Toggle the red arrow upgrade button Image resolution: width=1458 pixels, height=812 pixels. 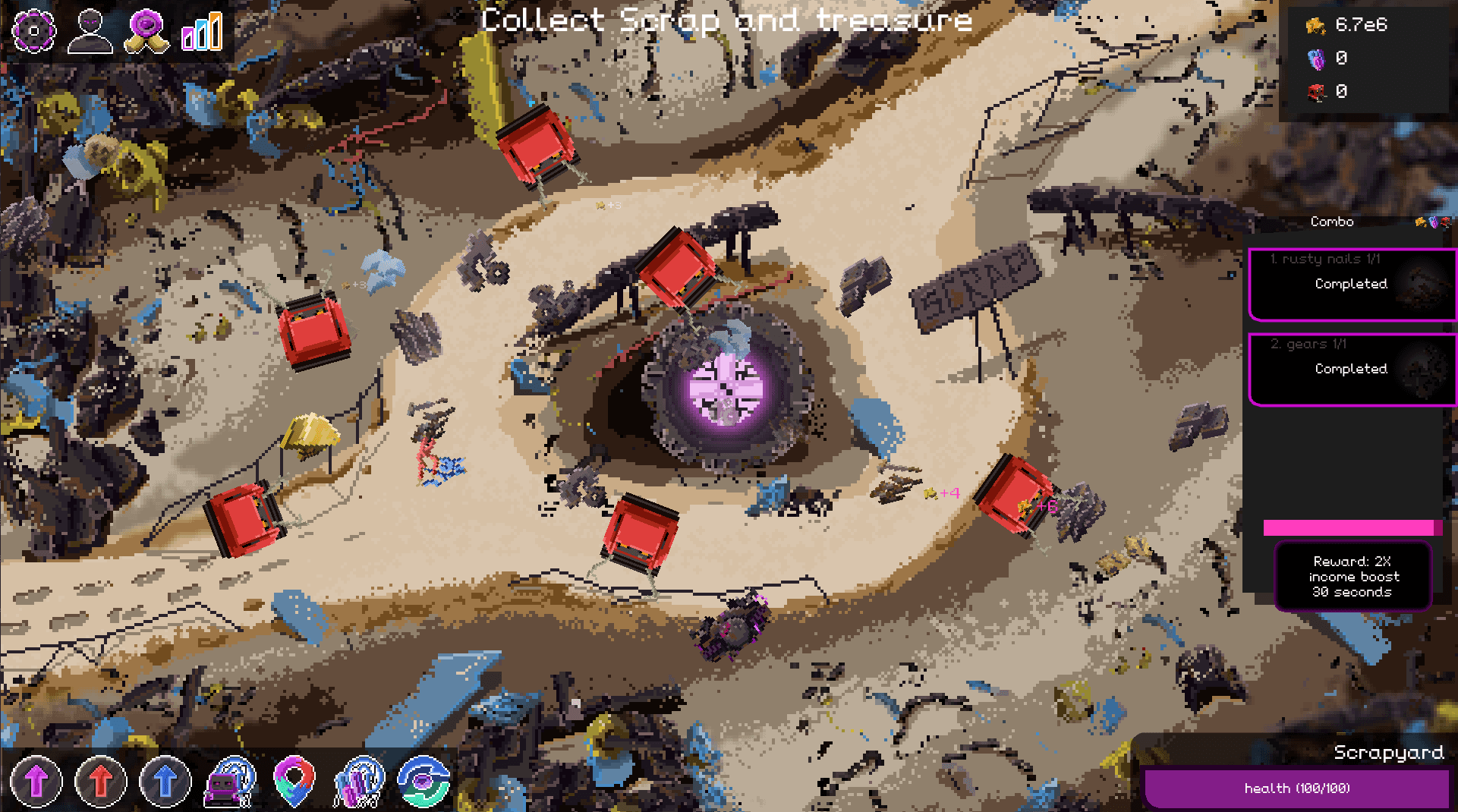tap(101, 781)
